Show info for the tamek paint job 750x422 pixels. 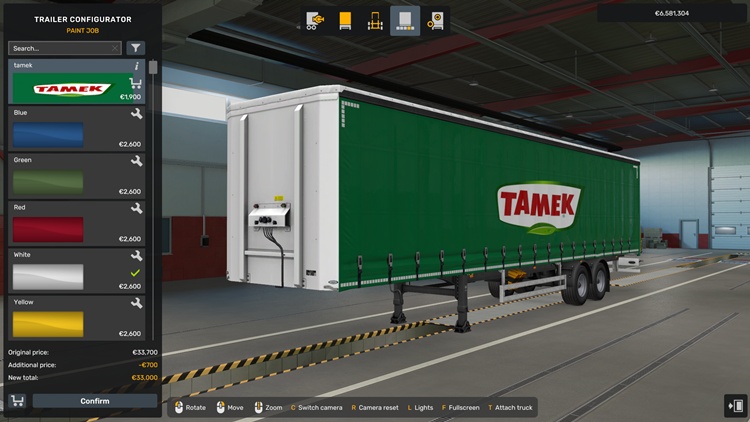[136, 66]
